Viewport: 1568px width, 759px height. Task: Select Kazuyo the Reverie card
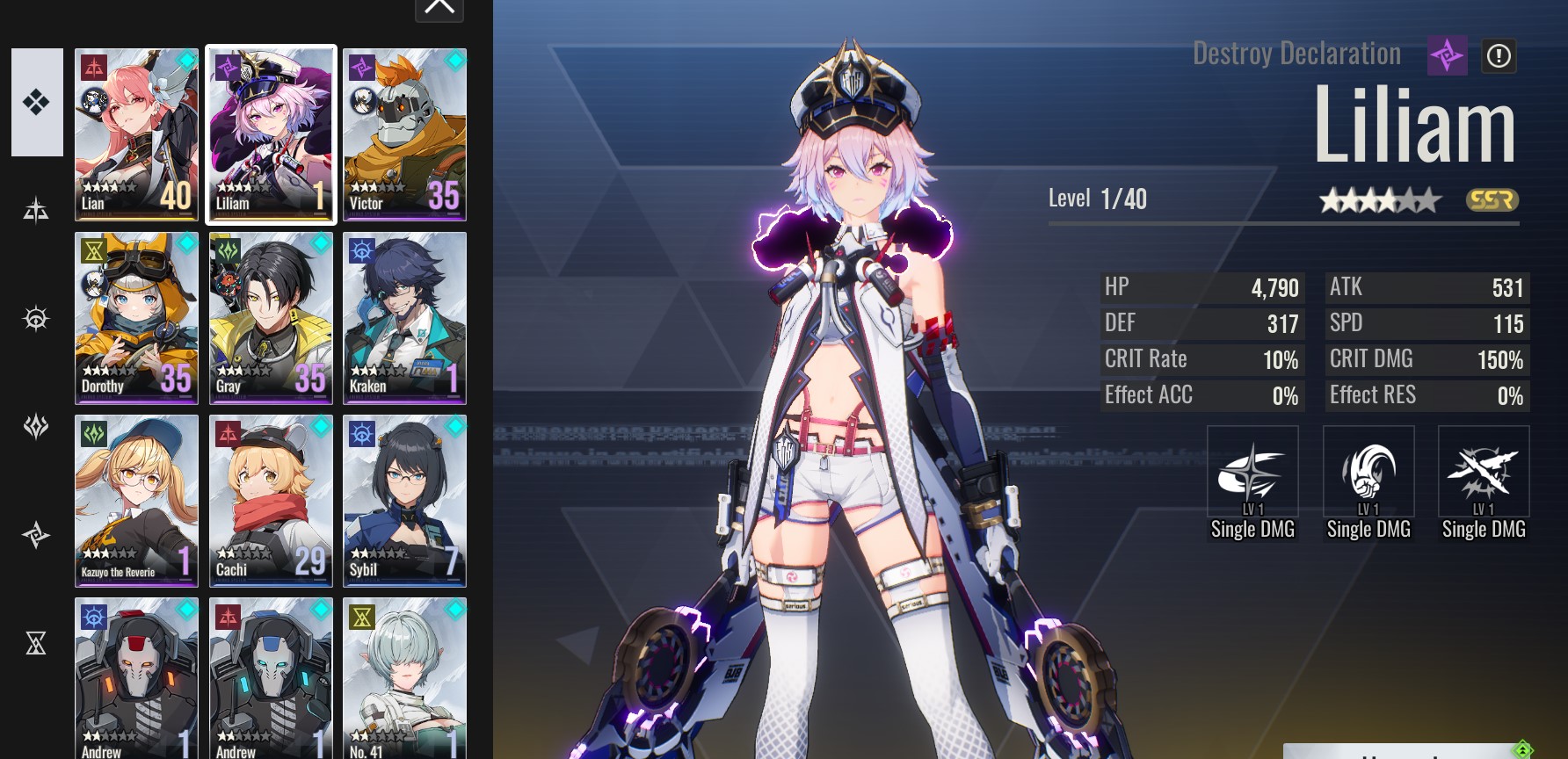click(137, 501)
